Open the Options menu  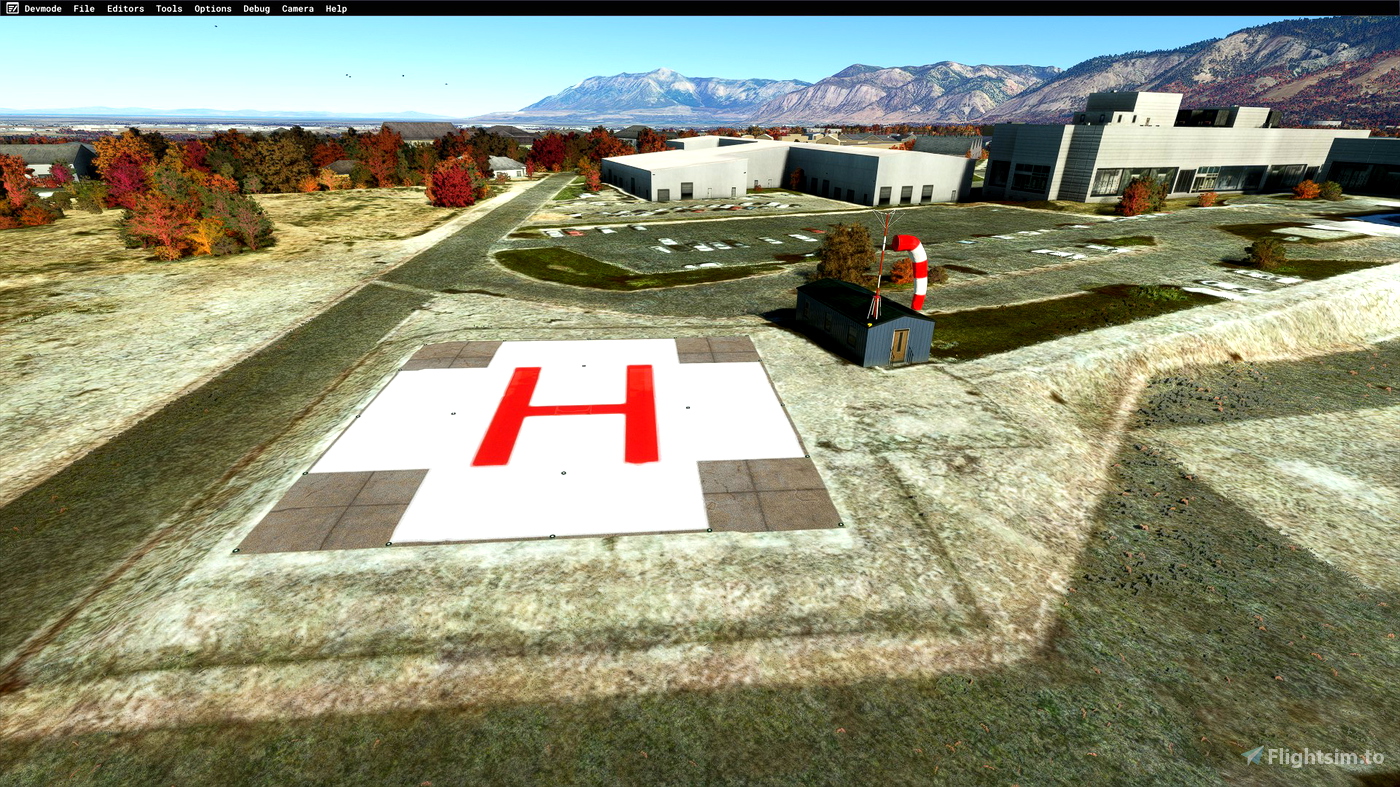click(x=211, y=8)
